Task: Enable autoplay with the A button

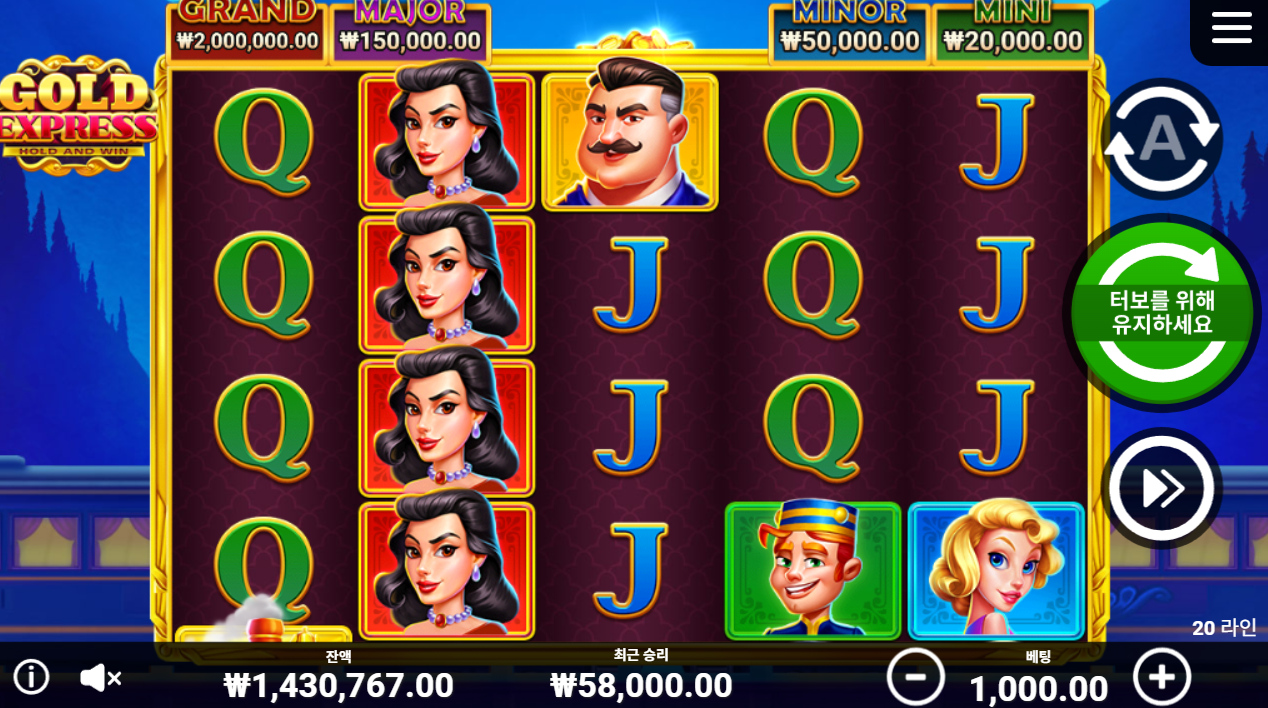Action: point(1162,139)
